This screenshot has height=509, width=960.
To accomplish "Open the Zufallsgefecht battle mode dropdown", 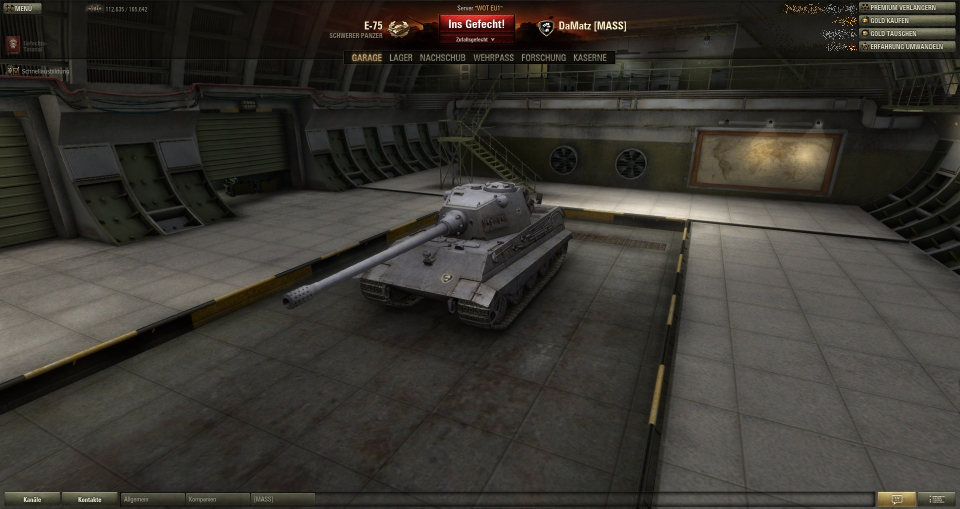I will (x=476, y=39).
